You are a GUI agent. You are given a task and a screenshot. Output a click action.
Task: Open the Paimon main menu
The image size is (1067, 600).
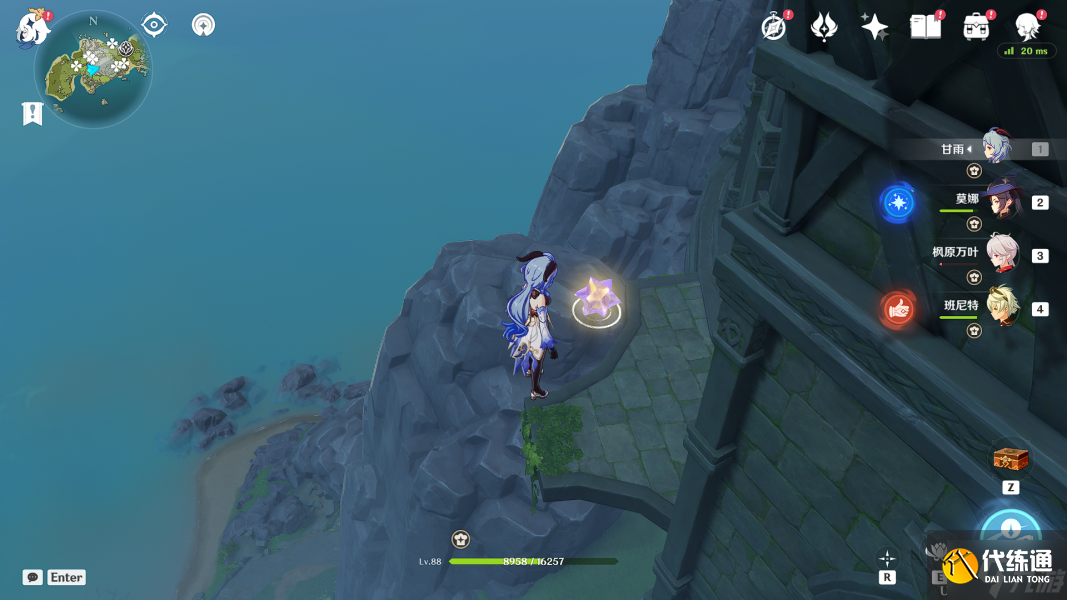click(33, 29)
